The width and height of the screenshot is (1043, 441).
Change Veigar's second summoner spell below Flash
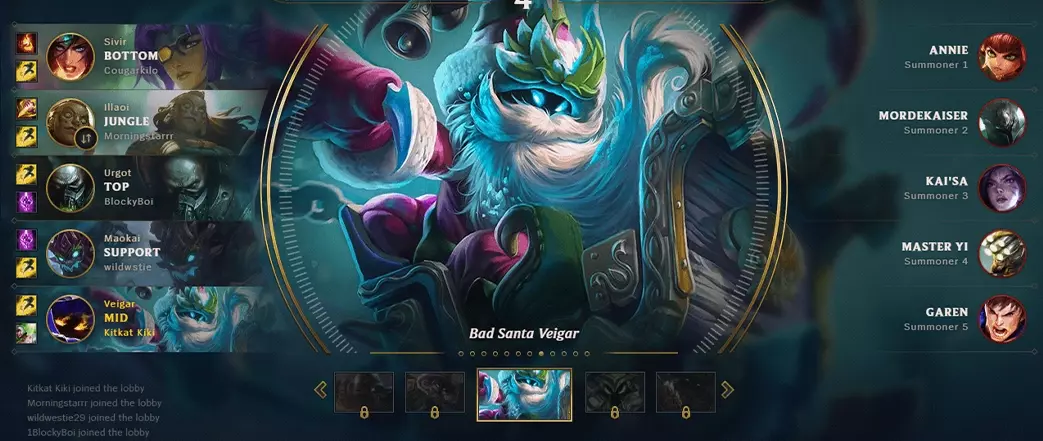point(27,332)
